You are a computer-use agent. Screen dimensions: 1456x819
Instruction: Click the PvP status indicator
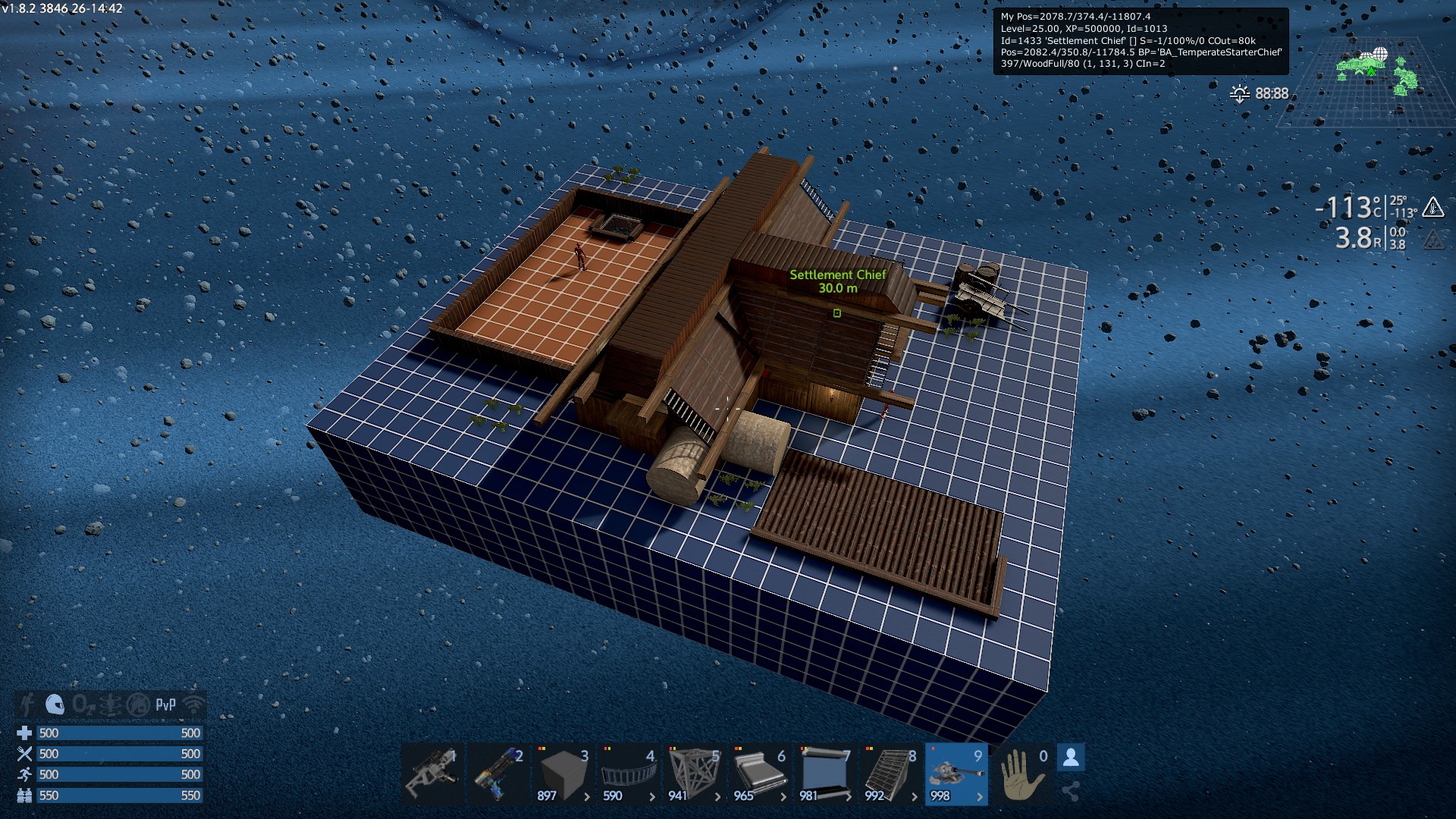(165, 704)
